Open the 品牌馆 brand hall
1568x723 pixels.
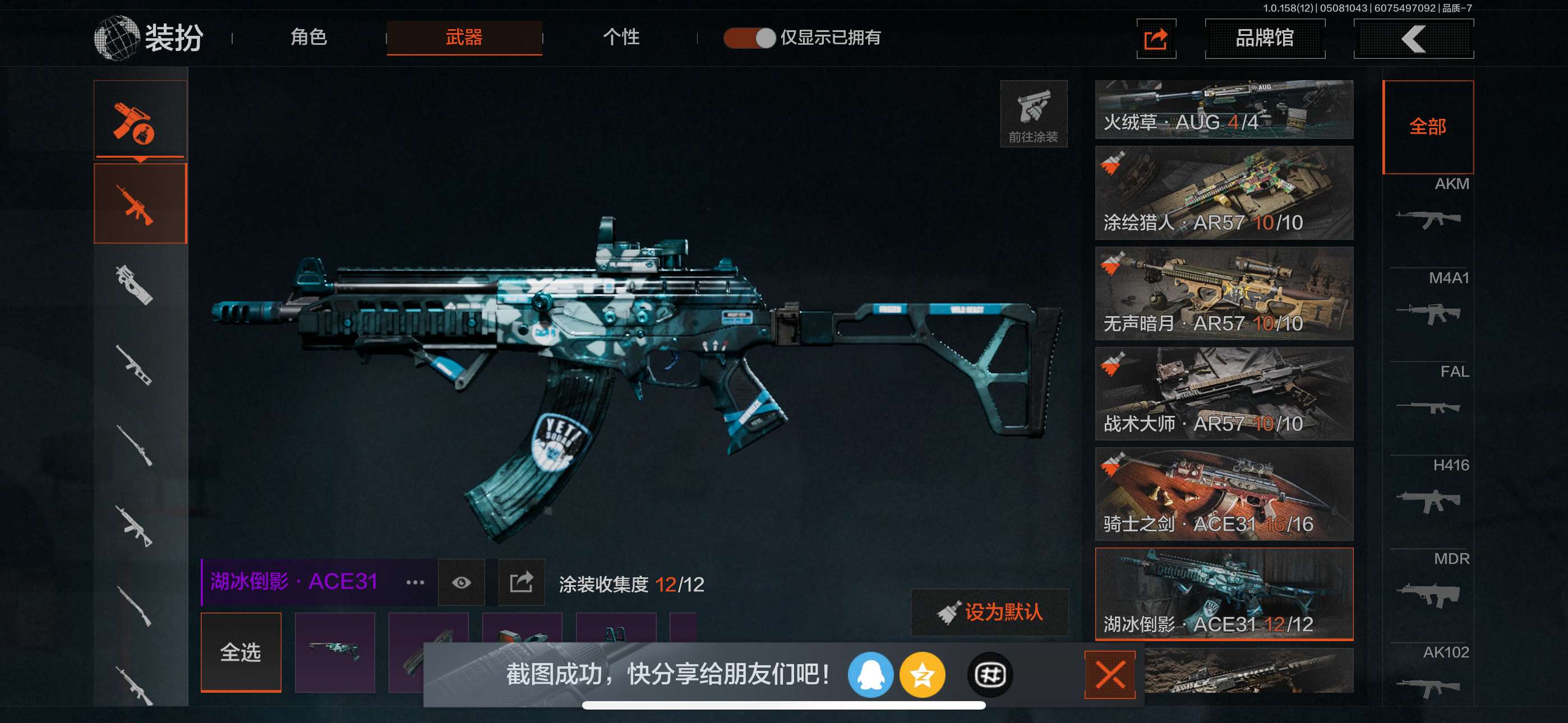click(1264, 38)
